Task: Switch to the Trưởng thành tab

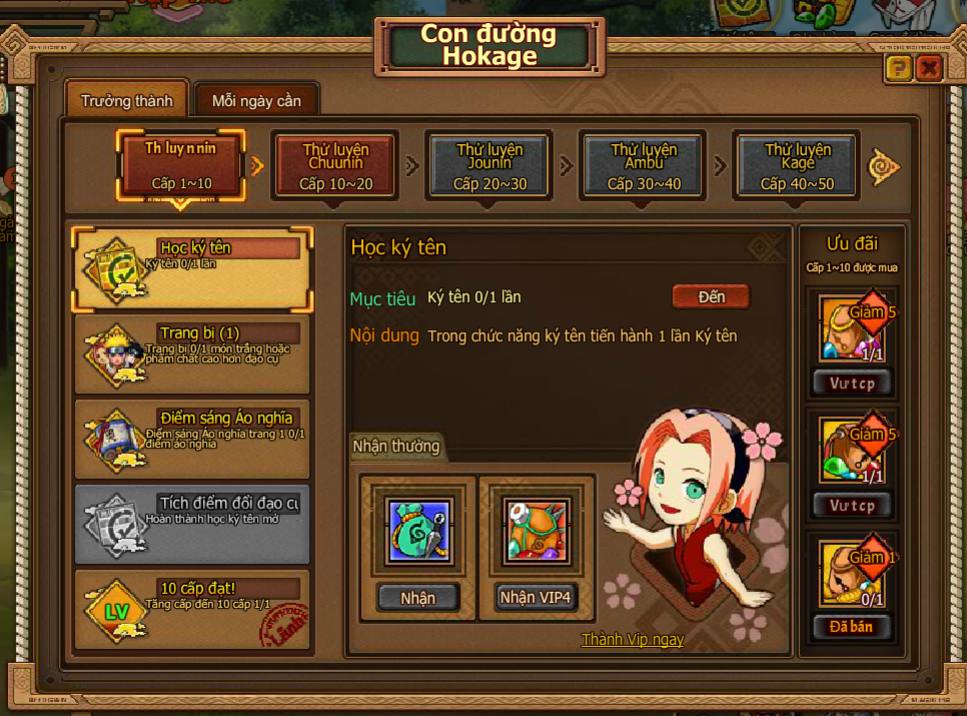Action: click(127, 101)
